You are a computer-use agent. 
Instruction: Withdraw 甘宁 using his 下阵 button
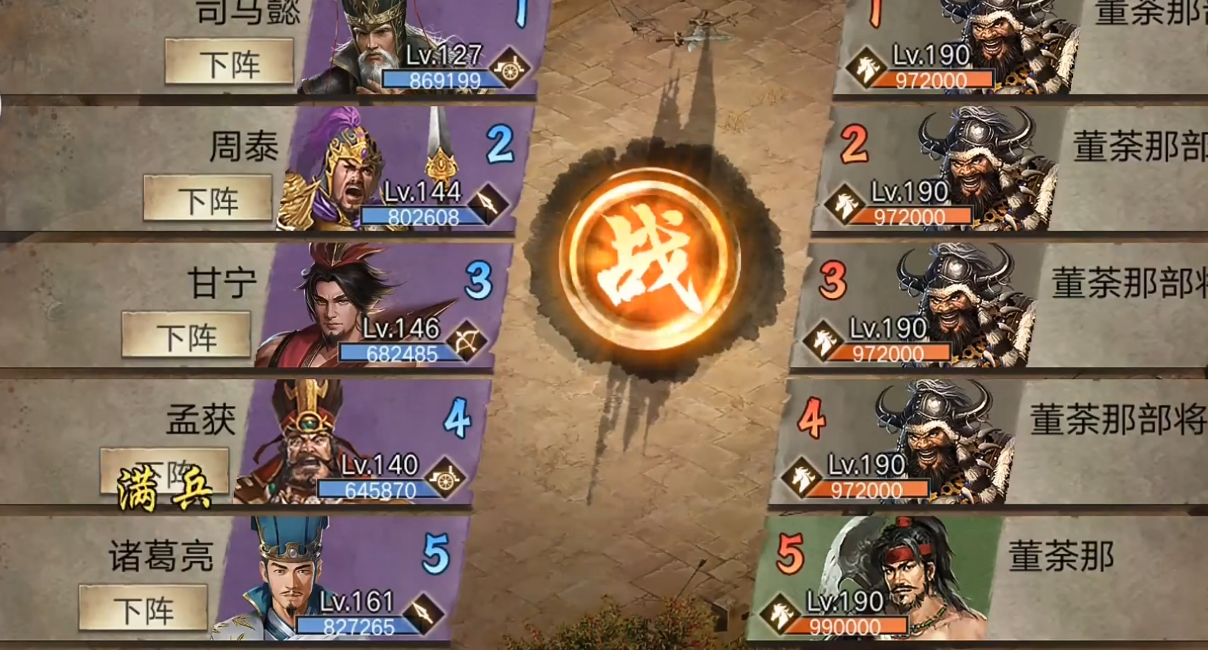[x=186, y=335]
